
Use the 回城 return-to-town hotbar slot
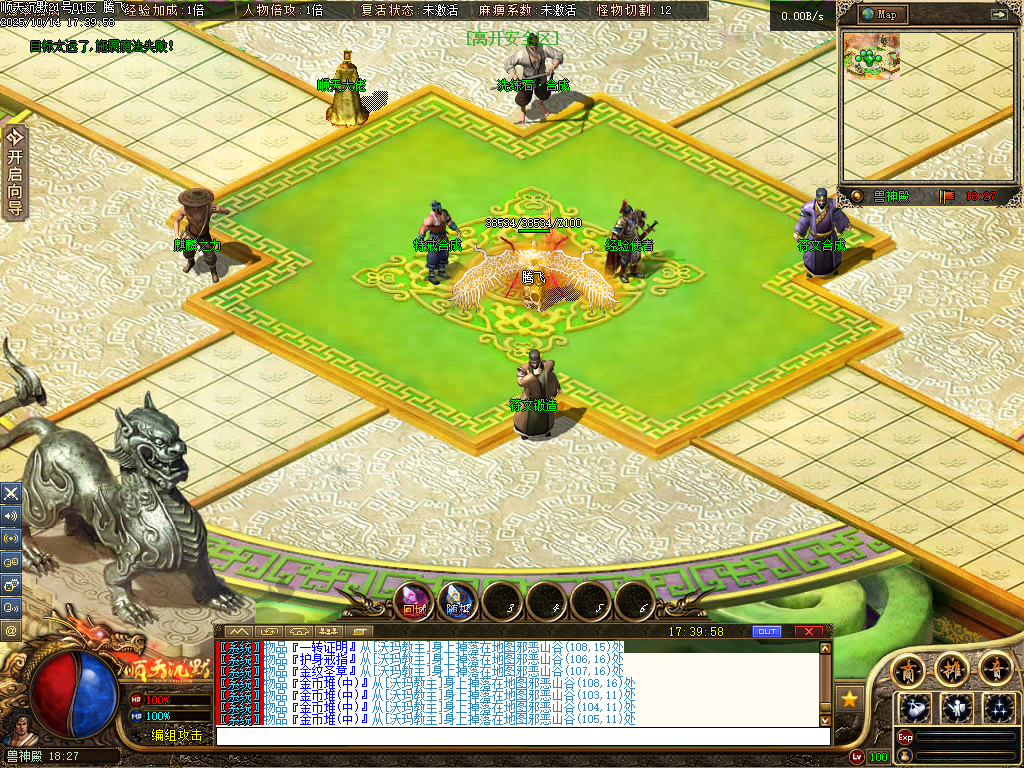point(413,601)
